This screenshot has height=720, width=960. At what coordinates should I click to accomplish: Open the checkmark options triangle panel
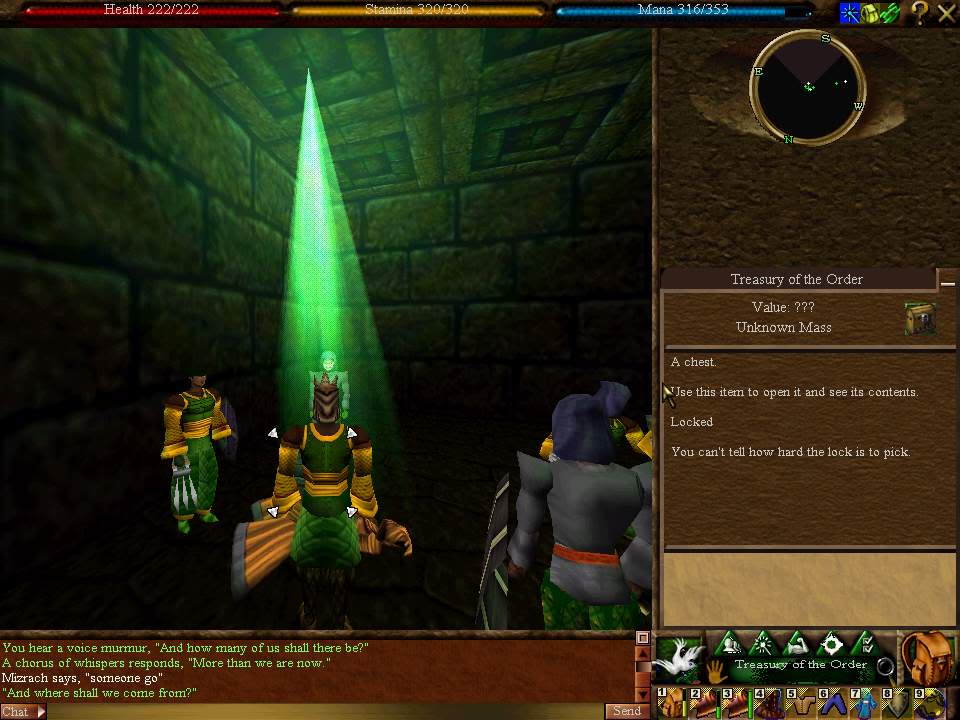(866, 644)
